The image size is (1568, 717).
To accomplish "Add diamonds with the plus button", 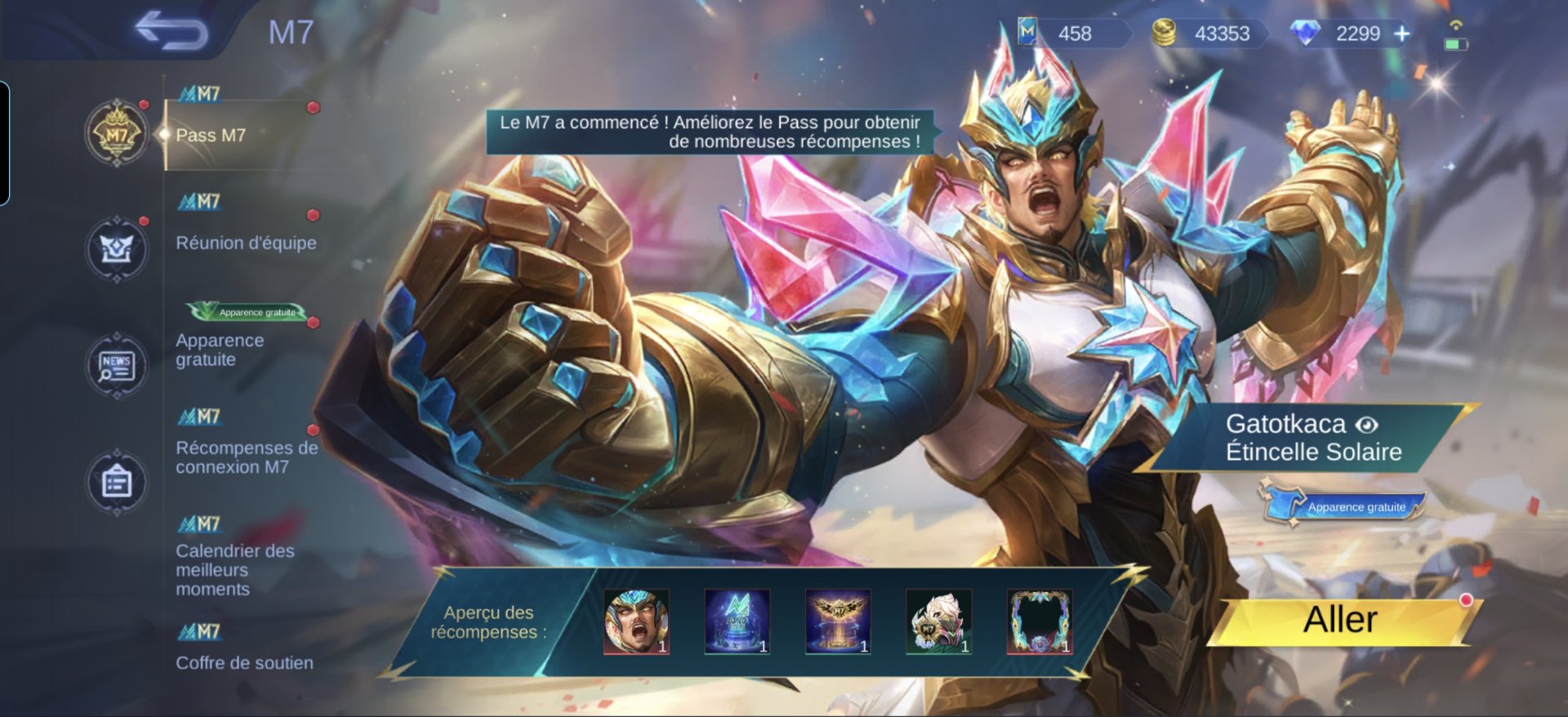I will pos(1402,33).
